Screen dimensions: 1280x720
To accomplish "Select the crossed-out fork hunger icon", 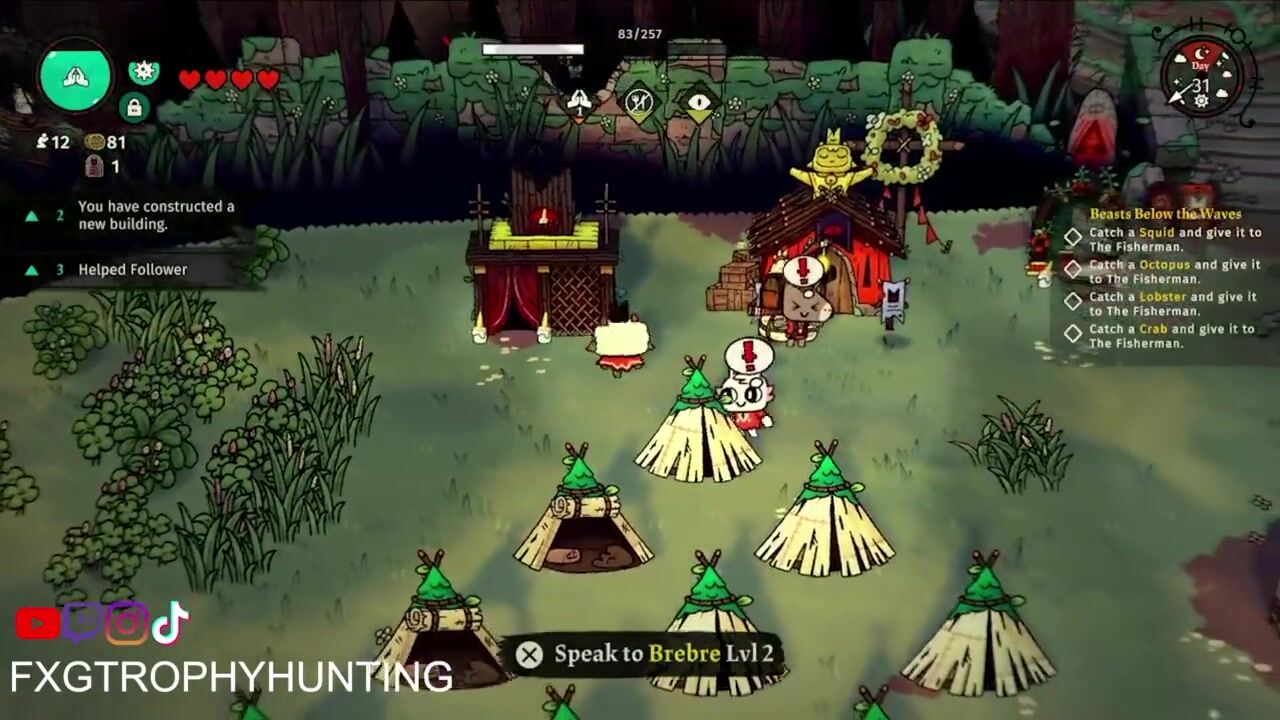I will click(639, 101).
